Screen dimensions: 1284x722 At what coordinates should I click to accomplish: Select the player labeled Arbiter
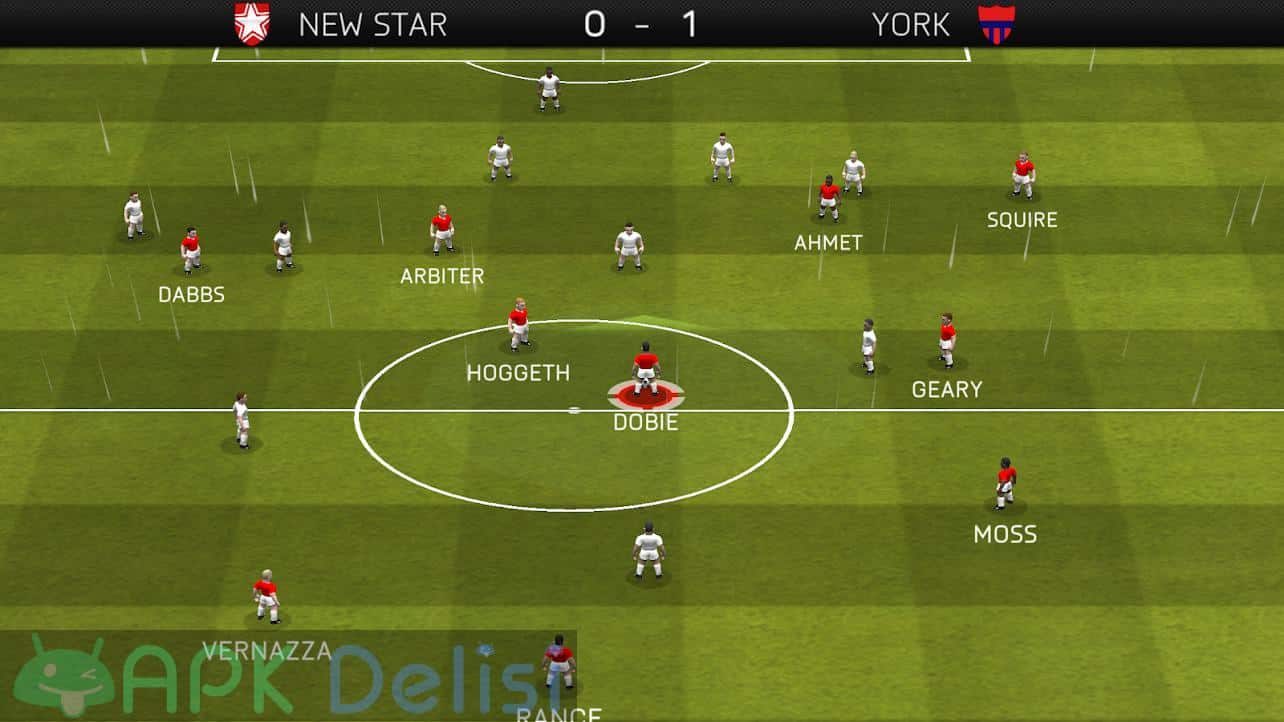[x=442, y=230]
